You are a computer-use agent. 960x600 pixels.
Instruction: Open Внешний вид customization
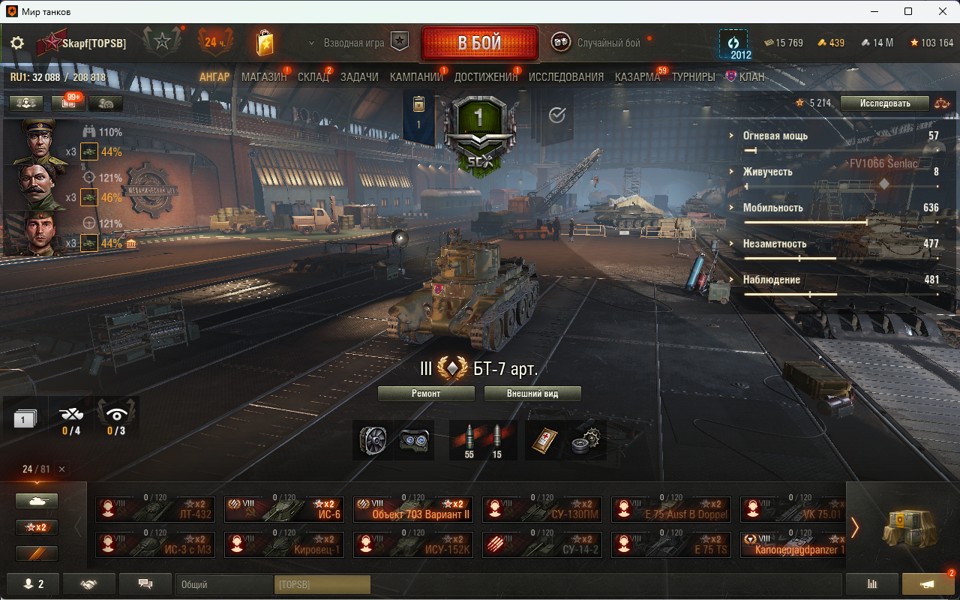coord(532,394)
